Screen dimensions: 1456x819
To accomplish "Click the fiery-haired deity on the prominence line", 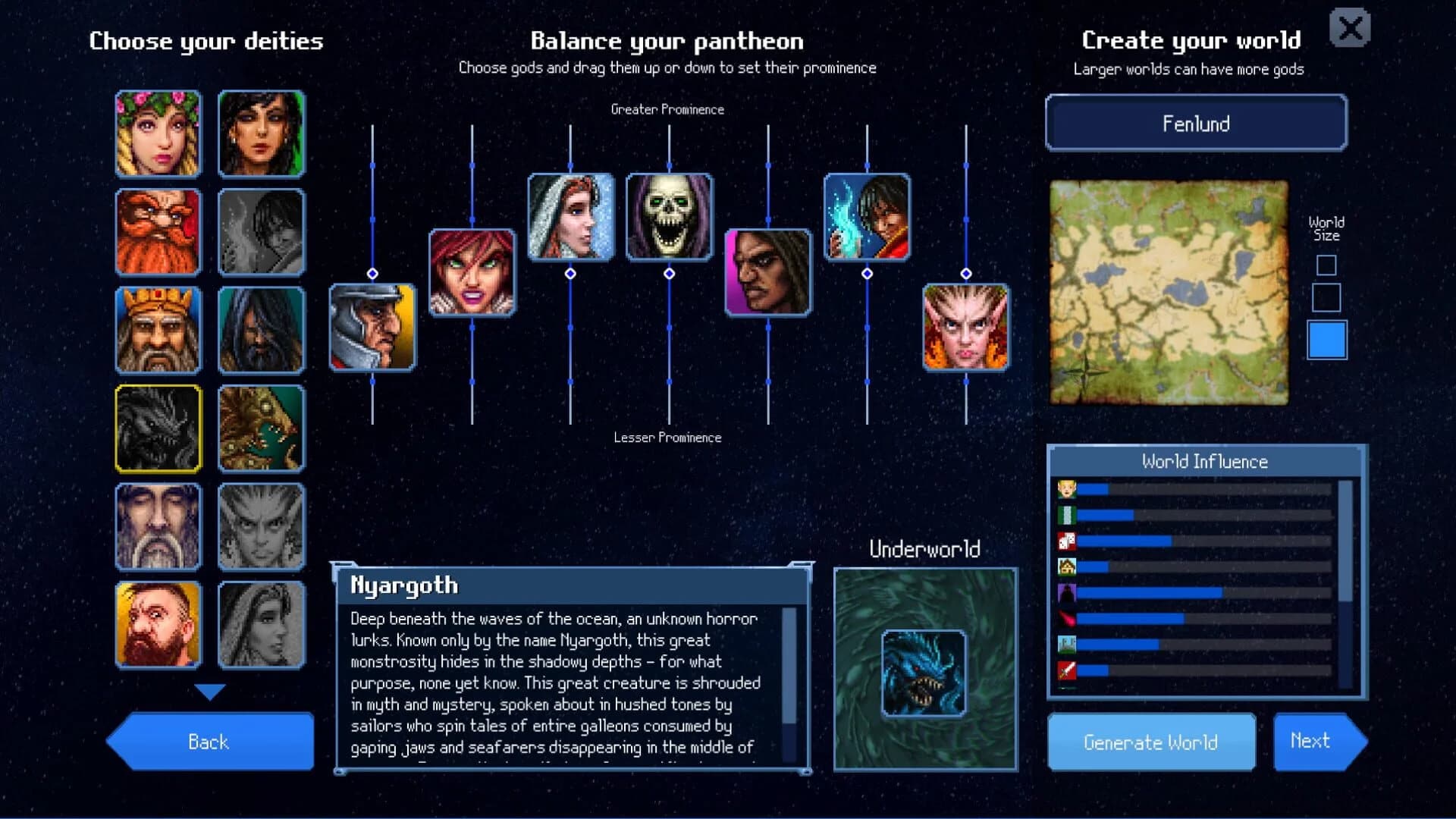I will (x=471, y=273).
